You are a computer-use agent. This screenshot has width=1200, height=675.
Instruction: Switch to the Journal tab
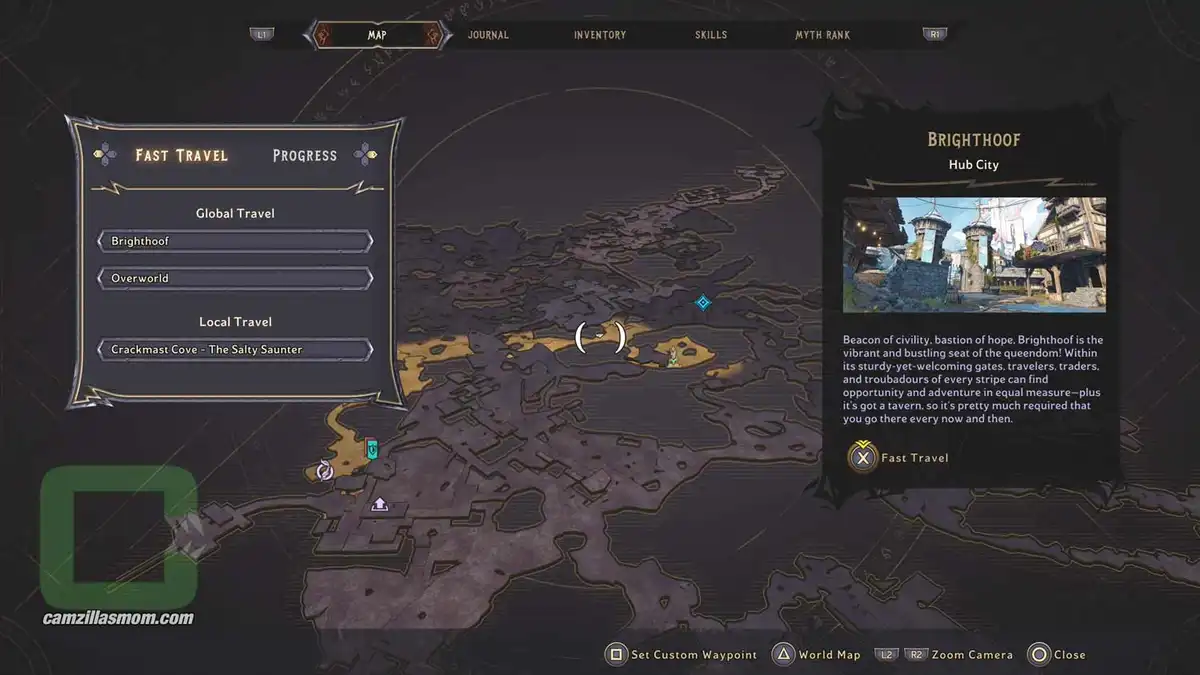point(488,35)
